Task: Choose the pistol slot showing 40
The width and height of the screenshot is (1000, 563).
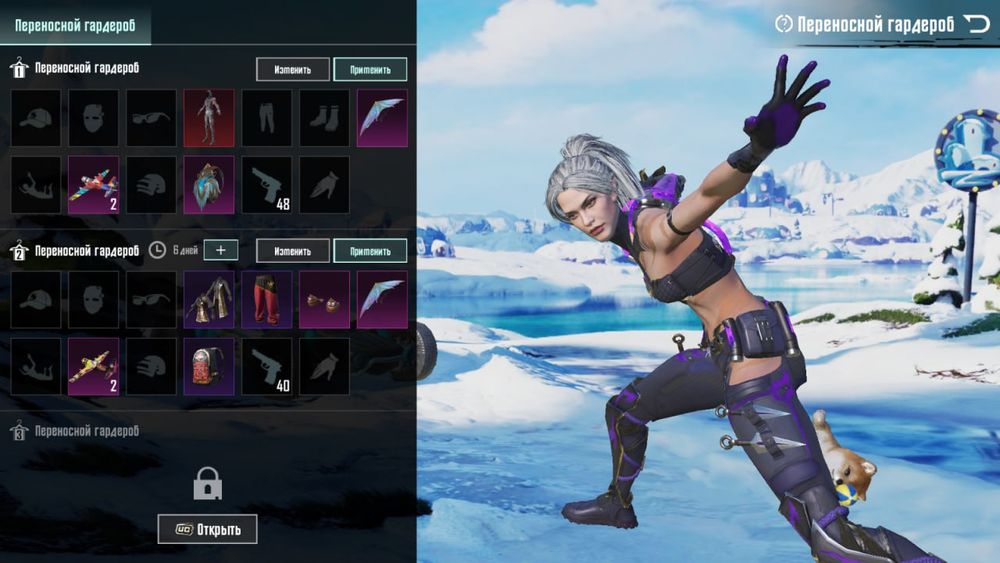Action: tap(266, 365)
